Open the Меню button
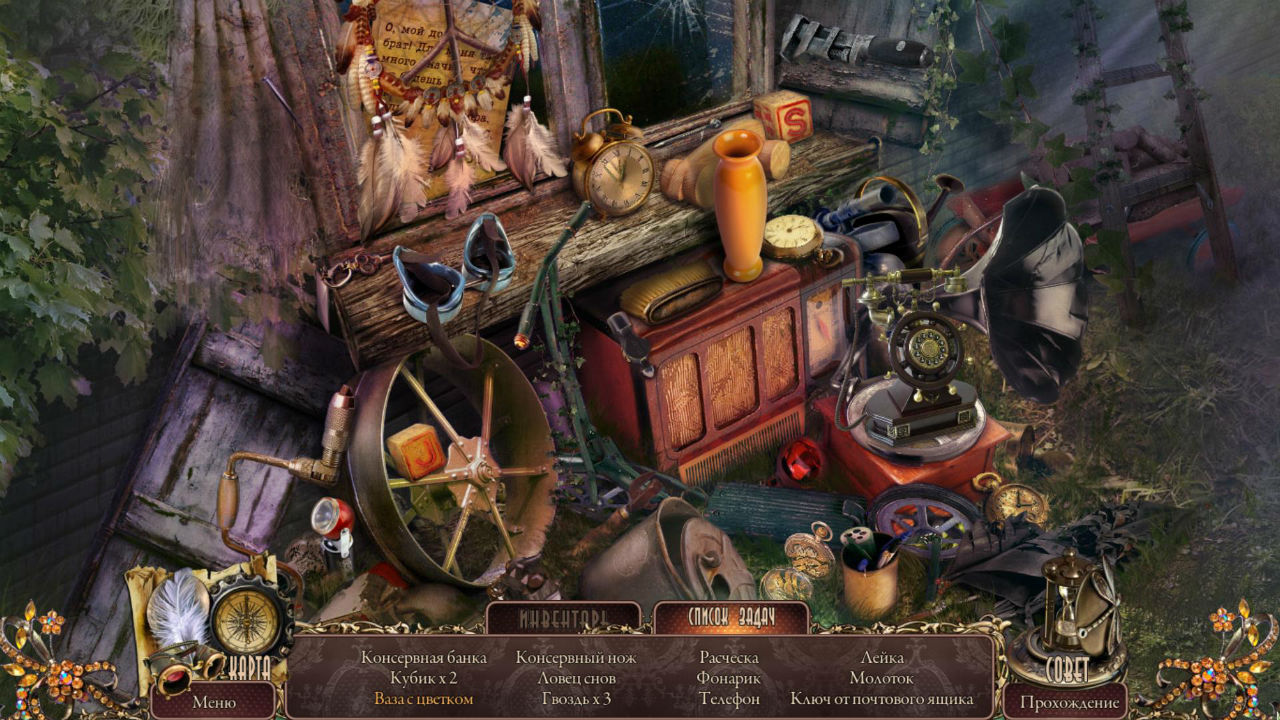 (x=213, y=701)
